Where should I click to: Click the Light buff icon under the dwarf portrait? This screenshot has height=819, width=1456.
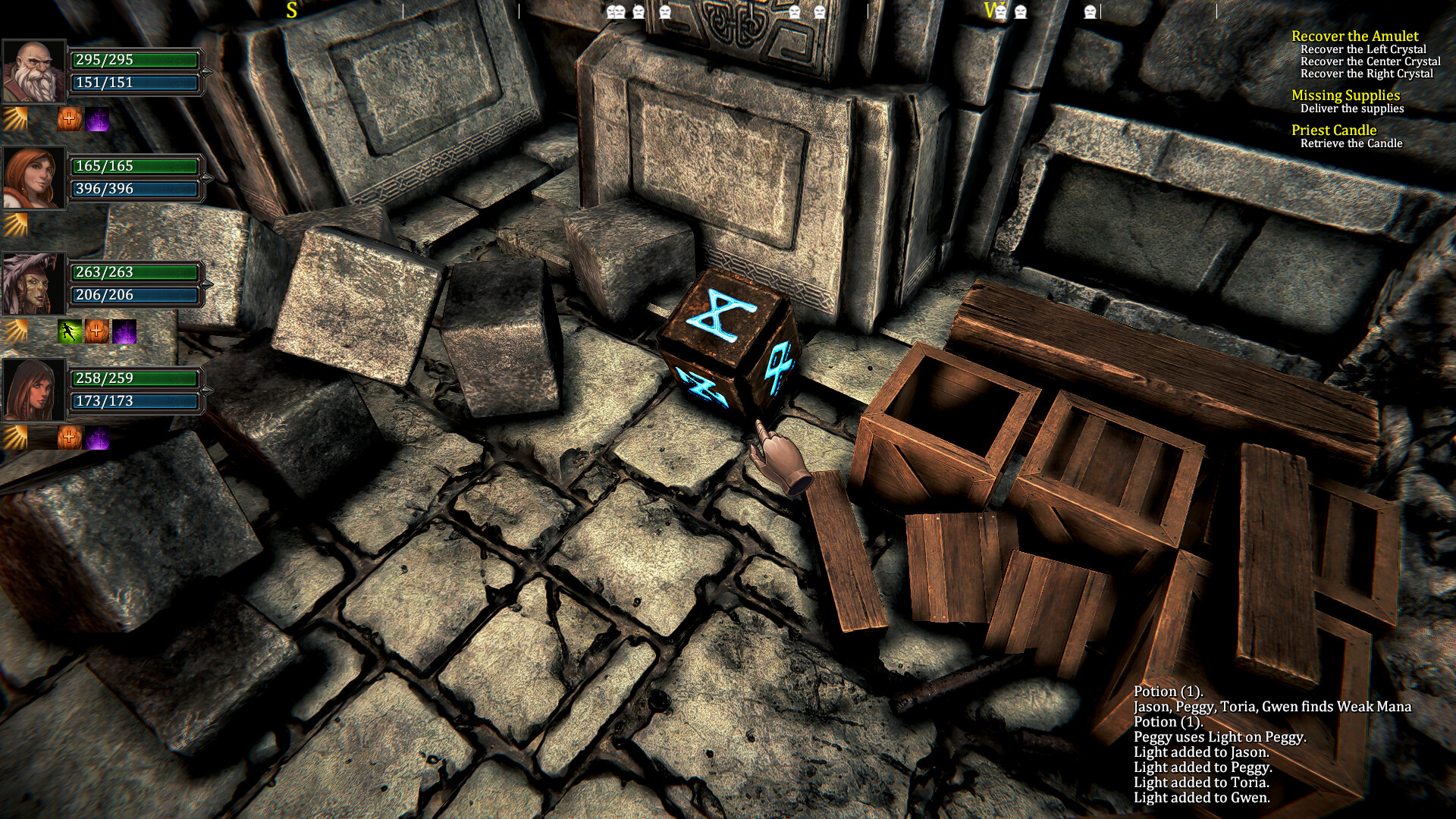[14, 118]
